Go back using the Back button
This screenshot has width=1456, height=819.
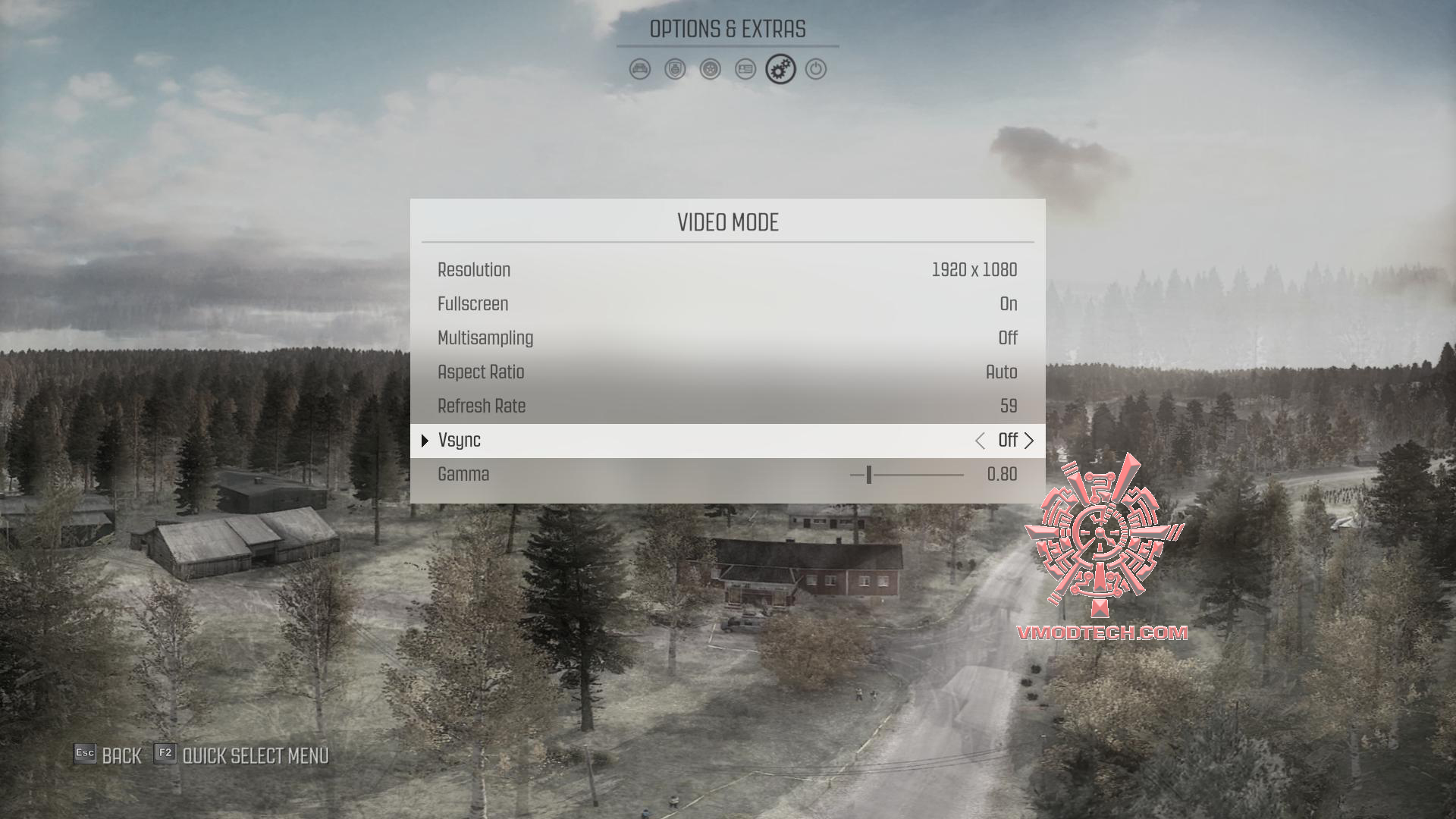pos(108,755)
